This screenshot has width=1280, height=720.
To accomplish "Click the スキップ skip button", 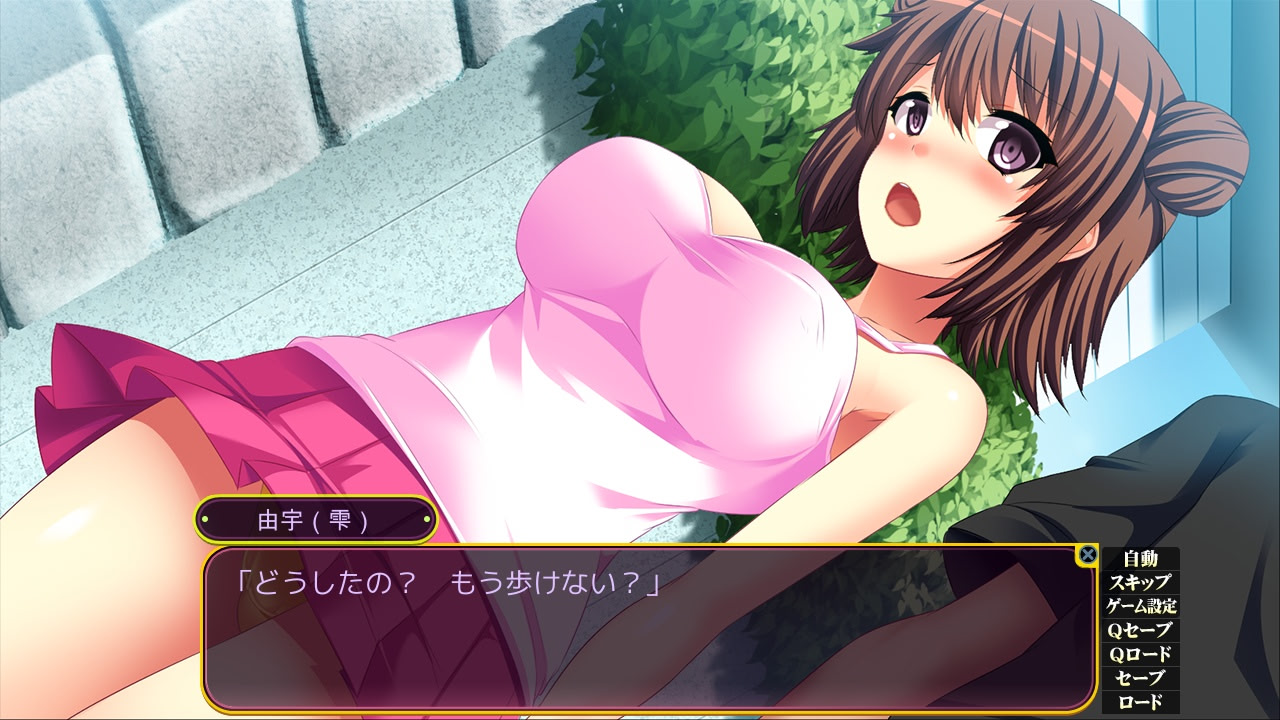I will 1140,583.
